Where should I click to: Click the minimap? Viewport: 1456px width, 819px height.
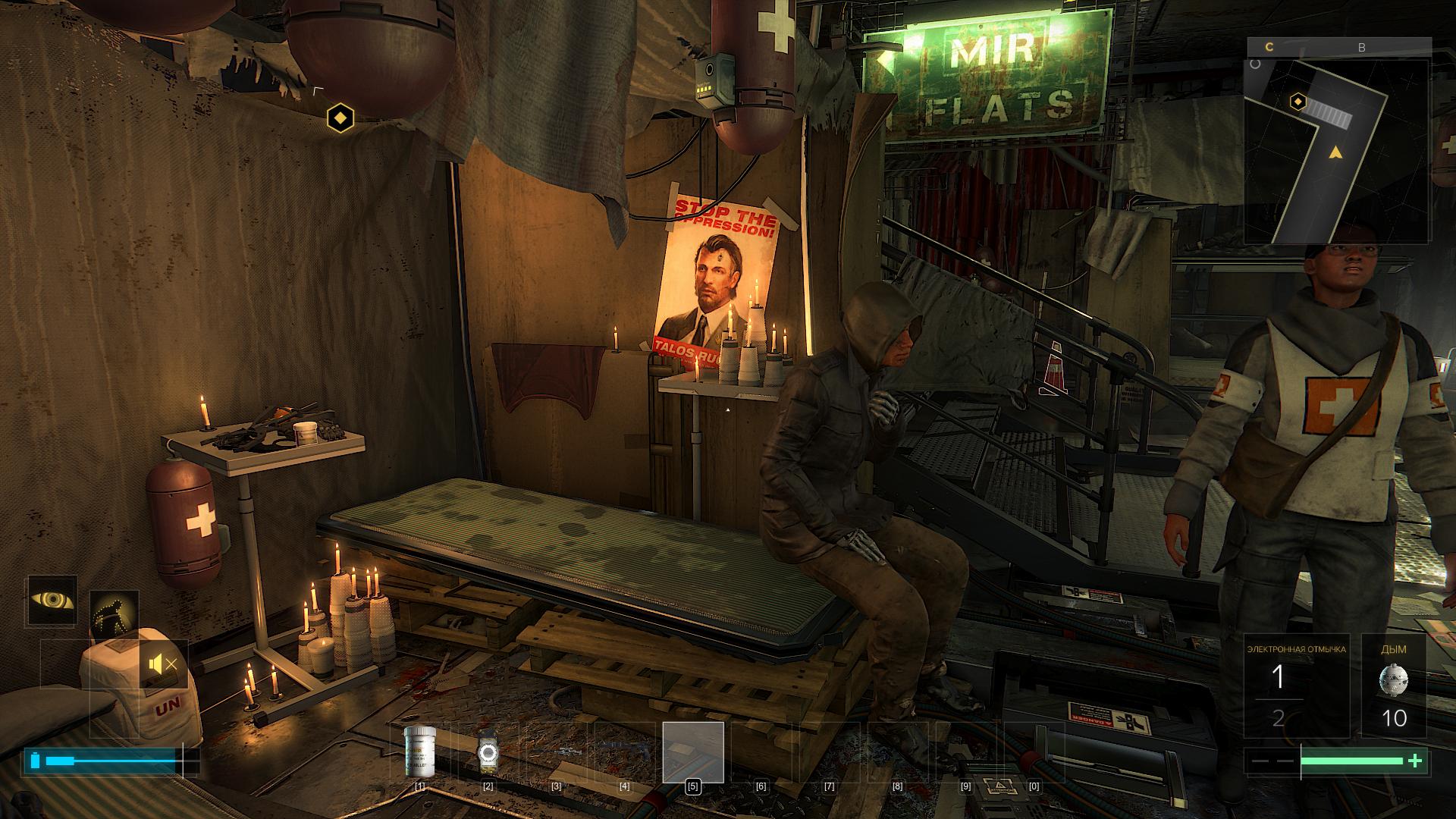[1338, 152]
